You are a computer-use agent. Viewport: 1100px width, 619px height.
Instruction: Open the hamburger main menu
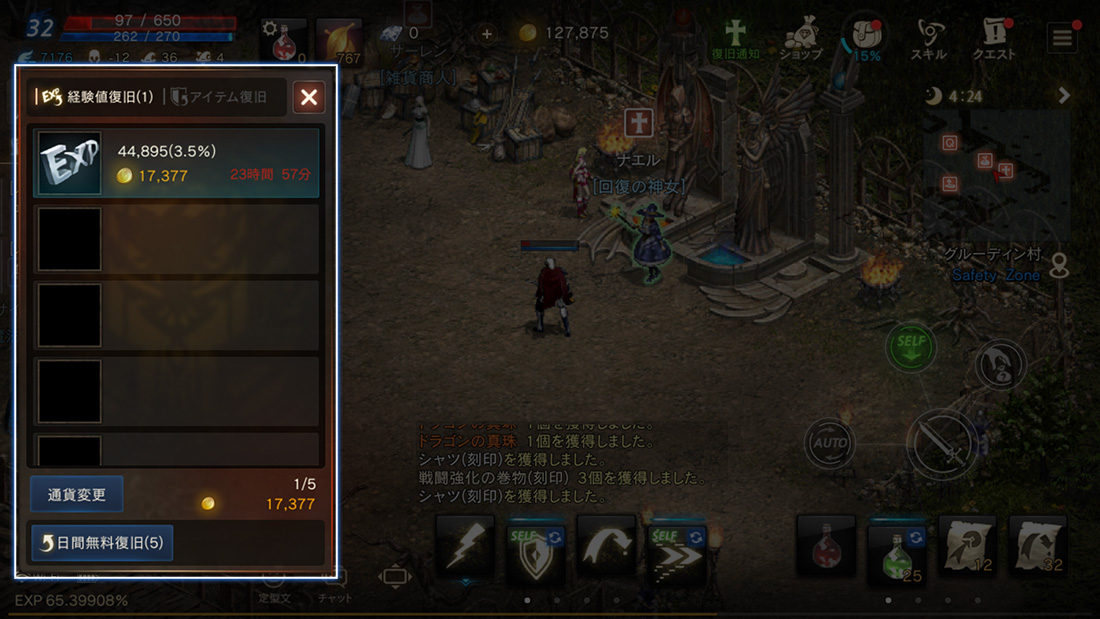point(1061,39)
